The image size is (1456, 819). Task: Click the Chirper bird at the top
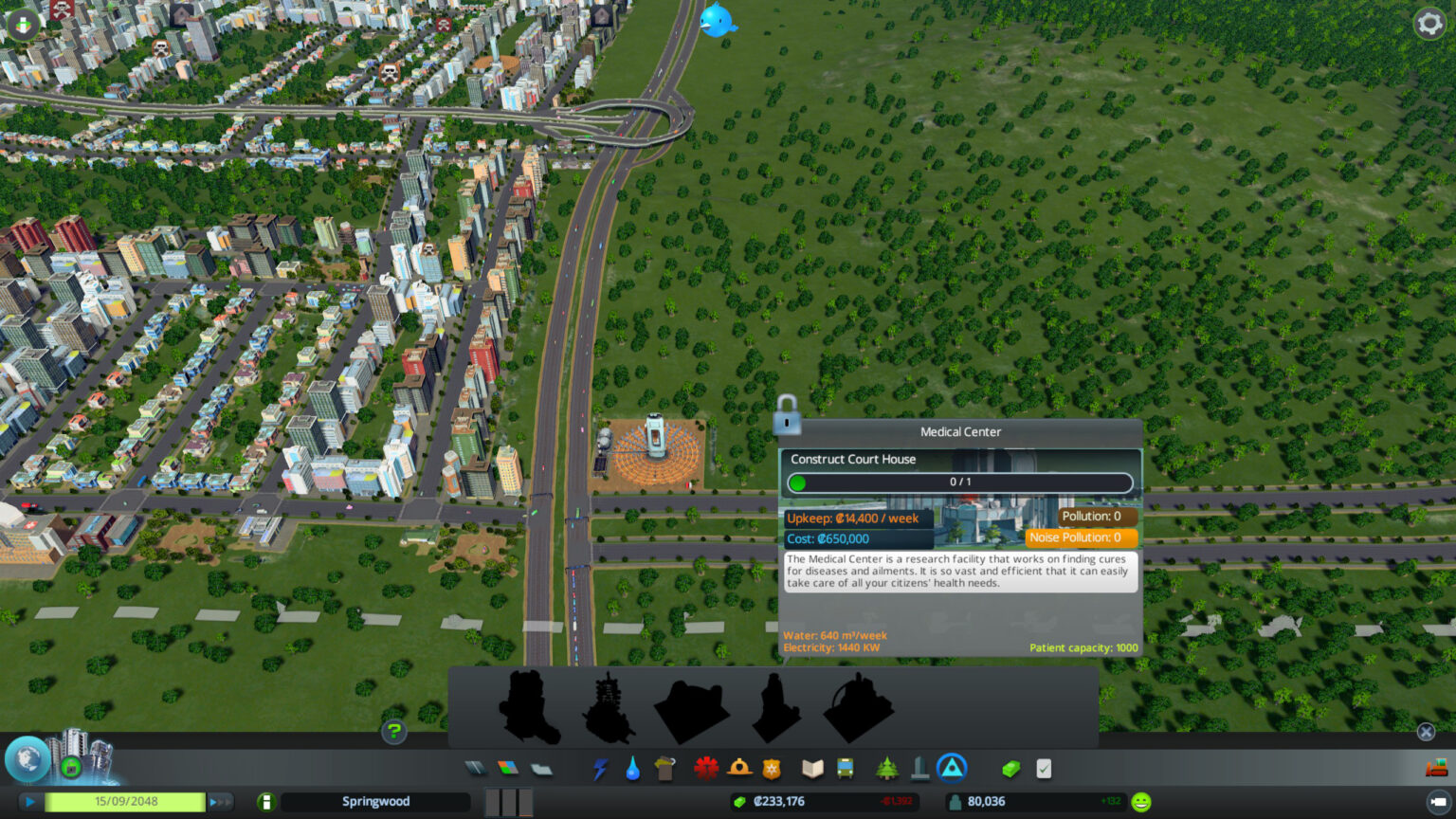click(718, 20)
